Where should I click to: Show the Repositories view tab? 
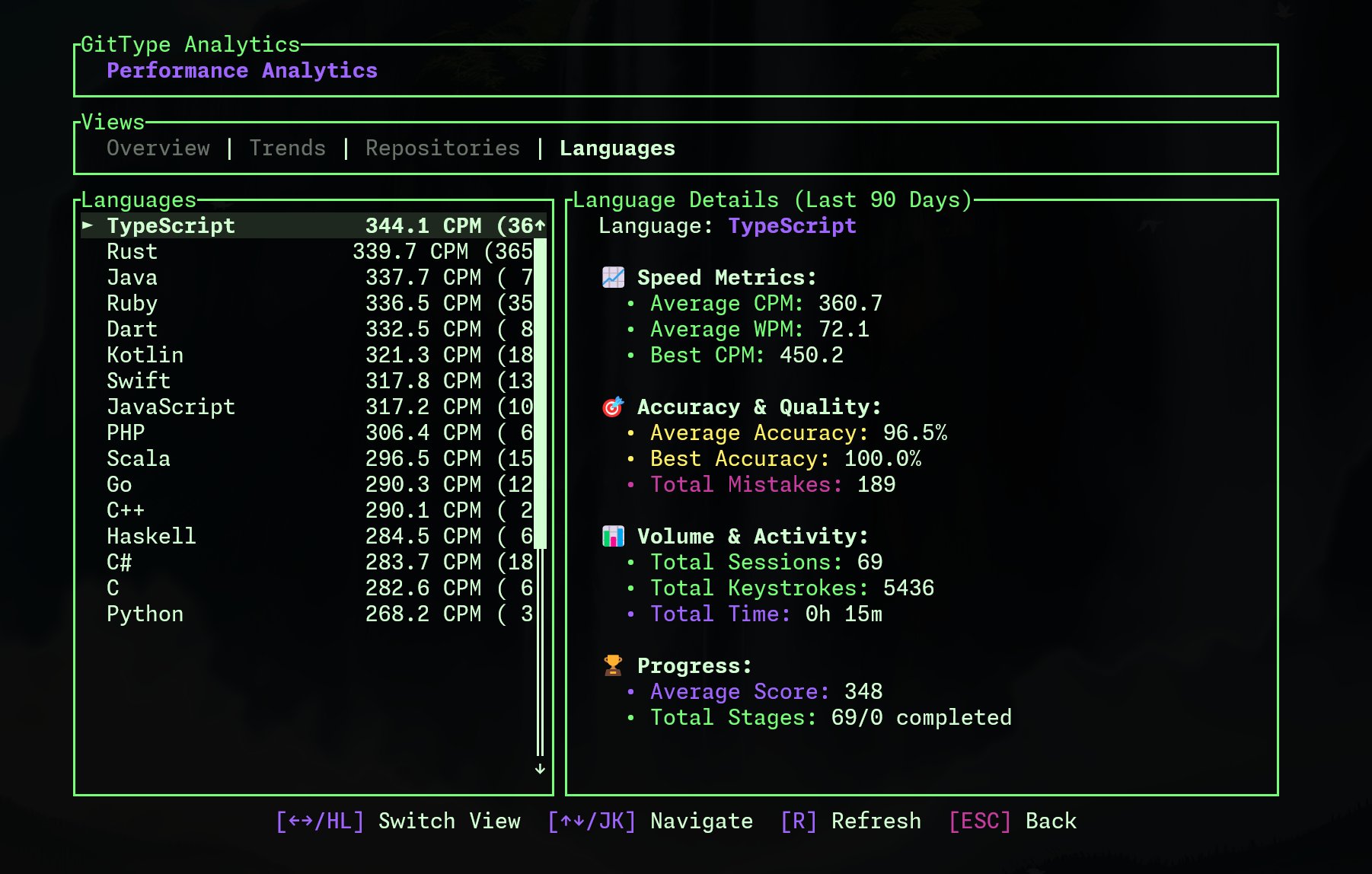(442, 148)
